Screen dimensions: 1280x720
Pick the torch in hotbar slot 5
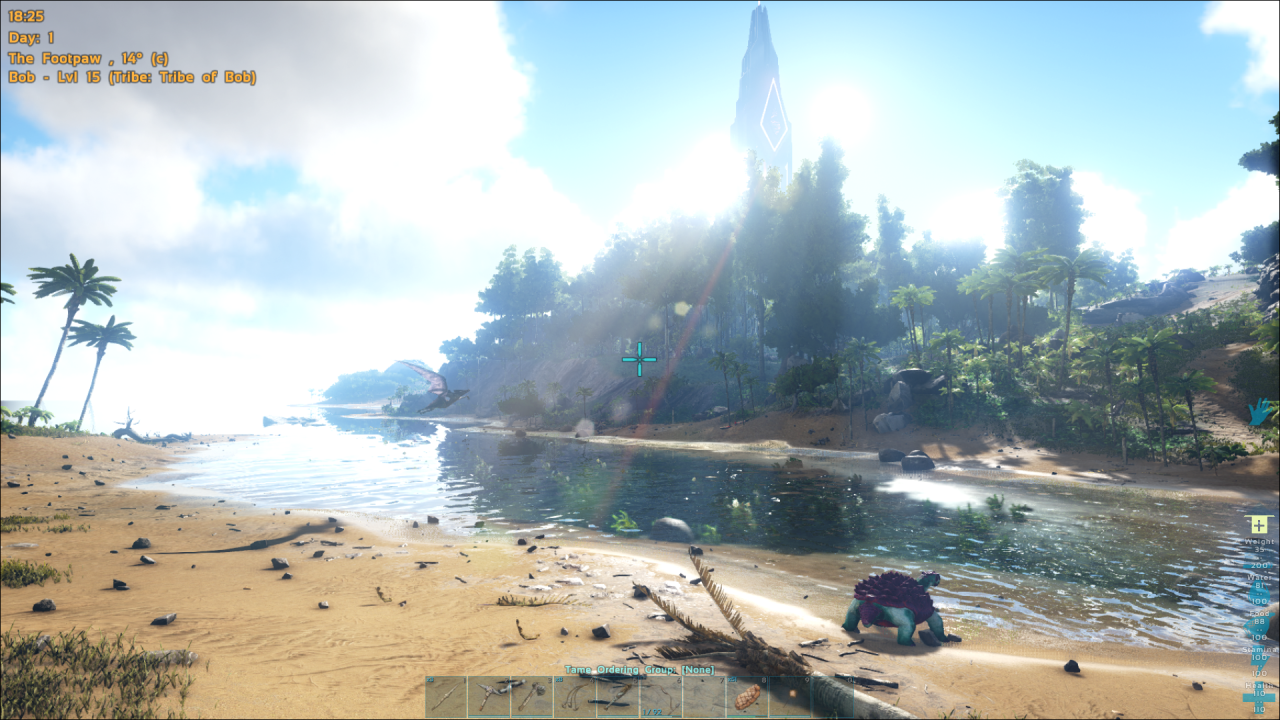pyautogui.click(x=618, y=696)
